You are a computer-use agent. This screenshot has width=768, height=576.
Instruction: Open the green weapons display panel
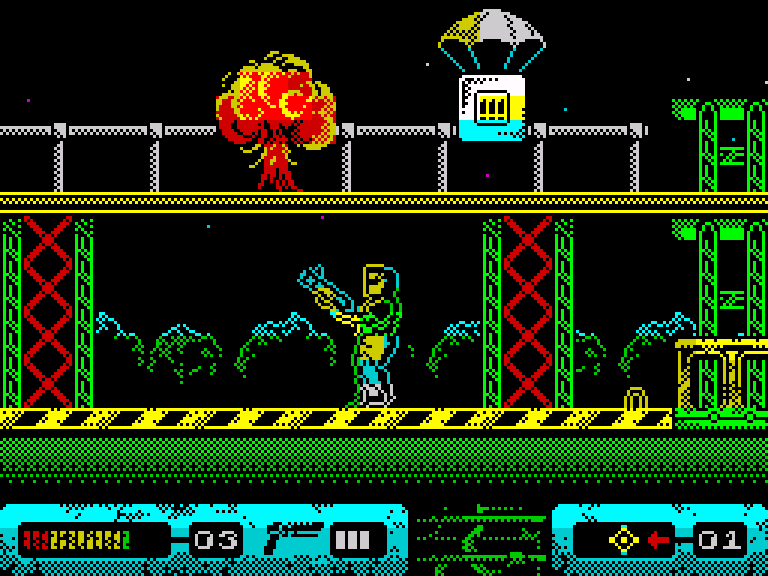coord(480,540)
